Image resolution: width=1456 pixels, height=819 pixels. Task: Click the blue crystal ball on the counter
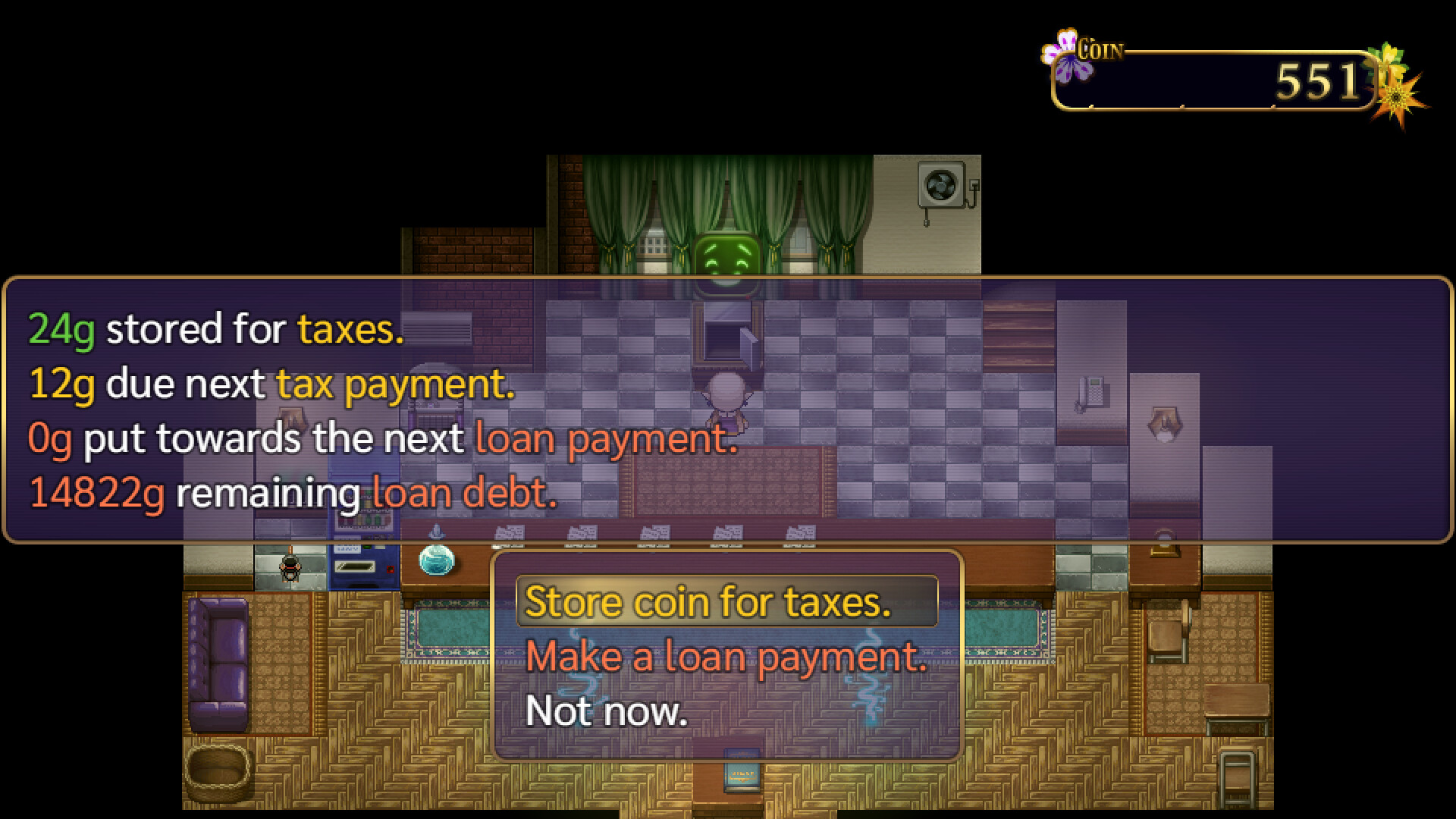(x=437, y=559)
